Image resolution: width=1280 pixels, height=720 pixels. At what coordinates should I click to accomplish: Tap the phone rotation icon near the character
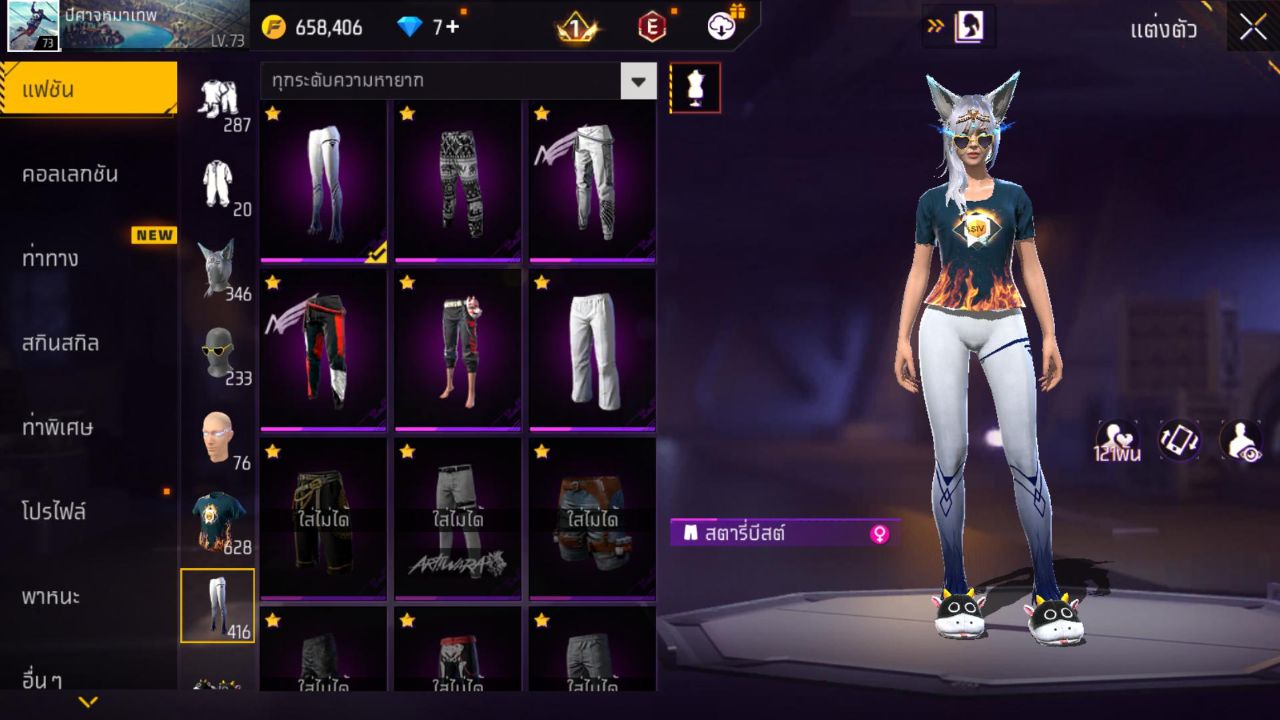pyautogui.click(x=1177, y=440)
